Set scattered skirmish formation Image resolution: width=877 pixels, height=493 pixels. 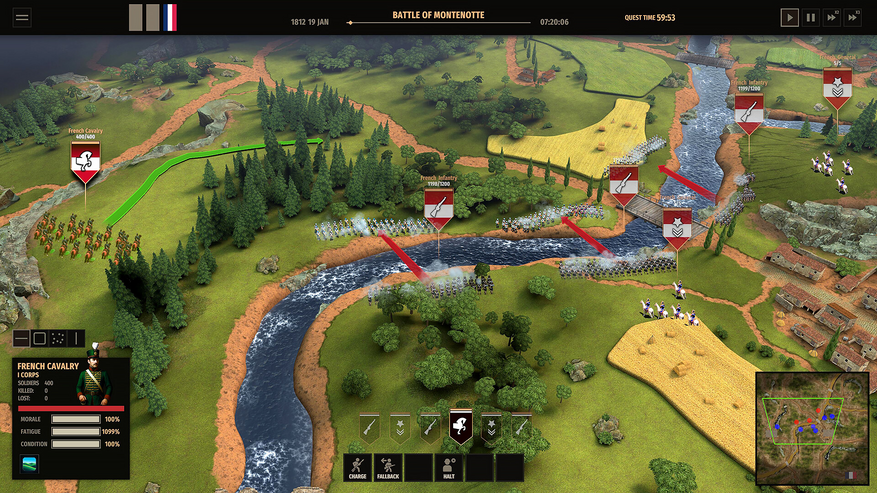point(58,339)
